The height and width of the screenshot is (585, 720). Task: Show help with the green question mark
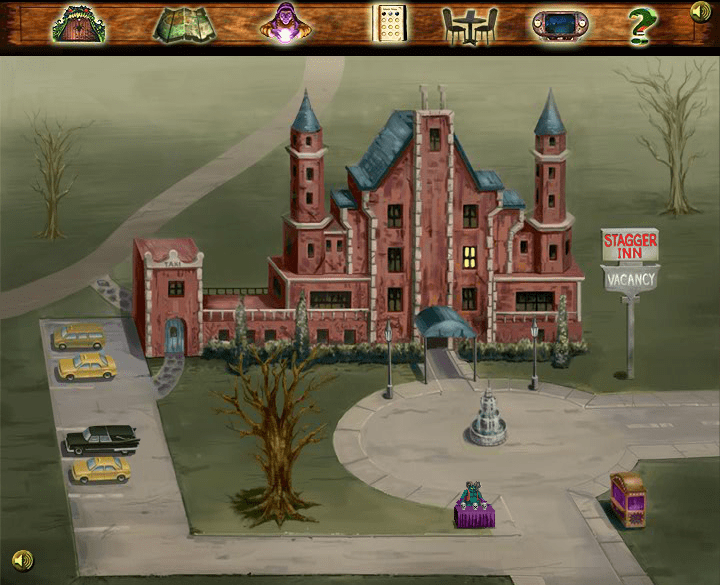[x=642, y=24]
